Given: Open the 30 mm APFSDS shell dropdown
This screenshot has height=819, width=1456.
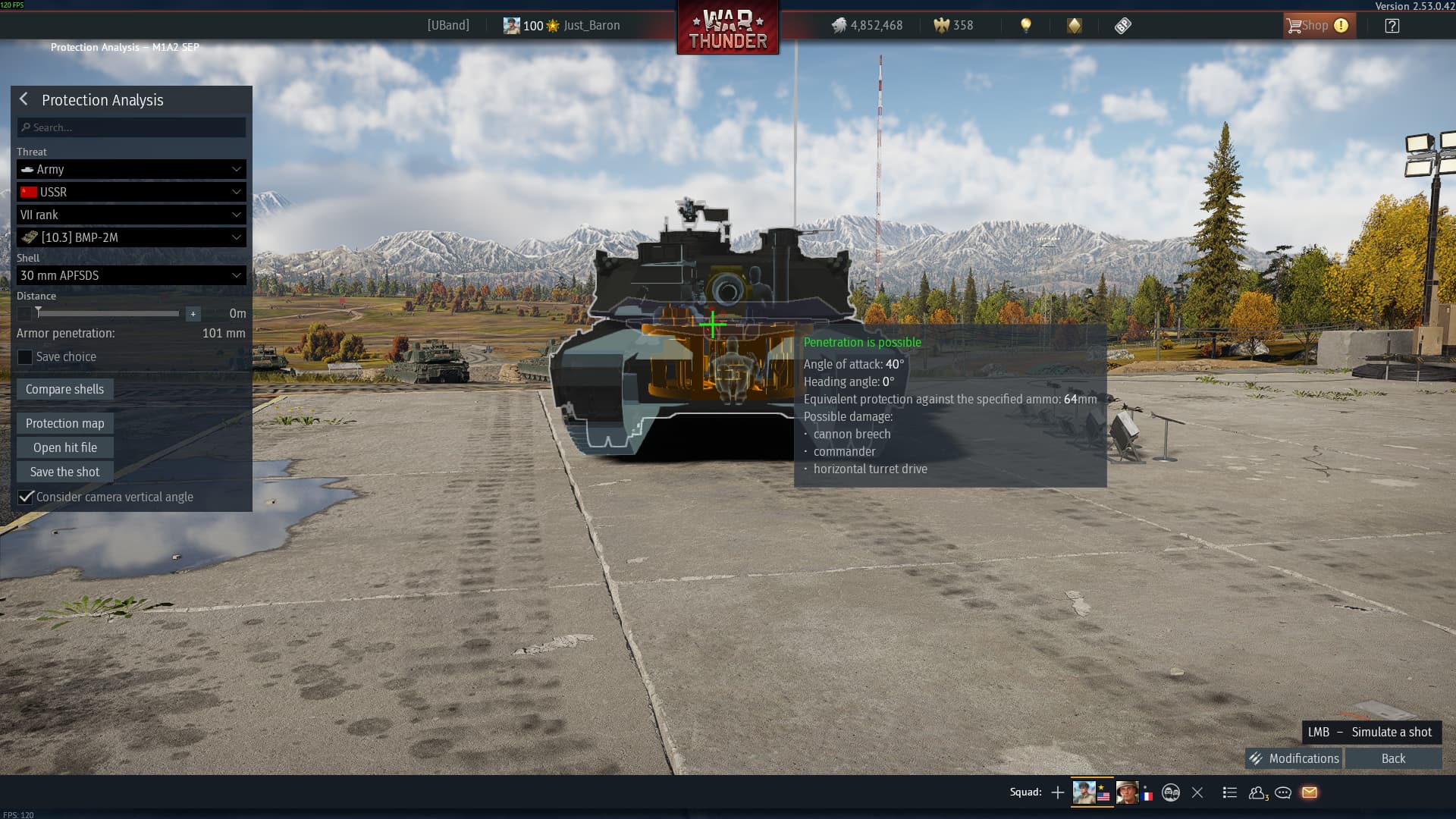Looking at the screenshot, I should (131, 275).
